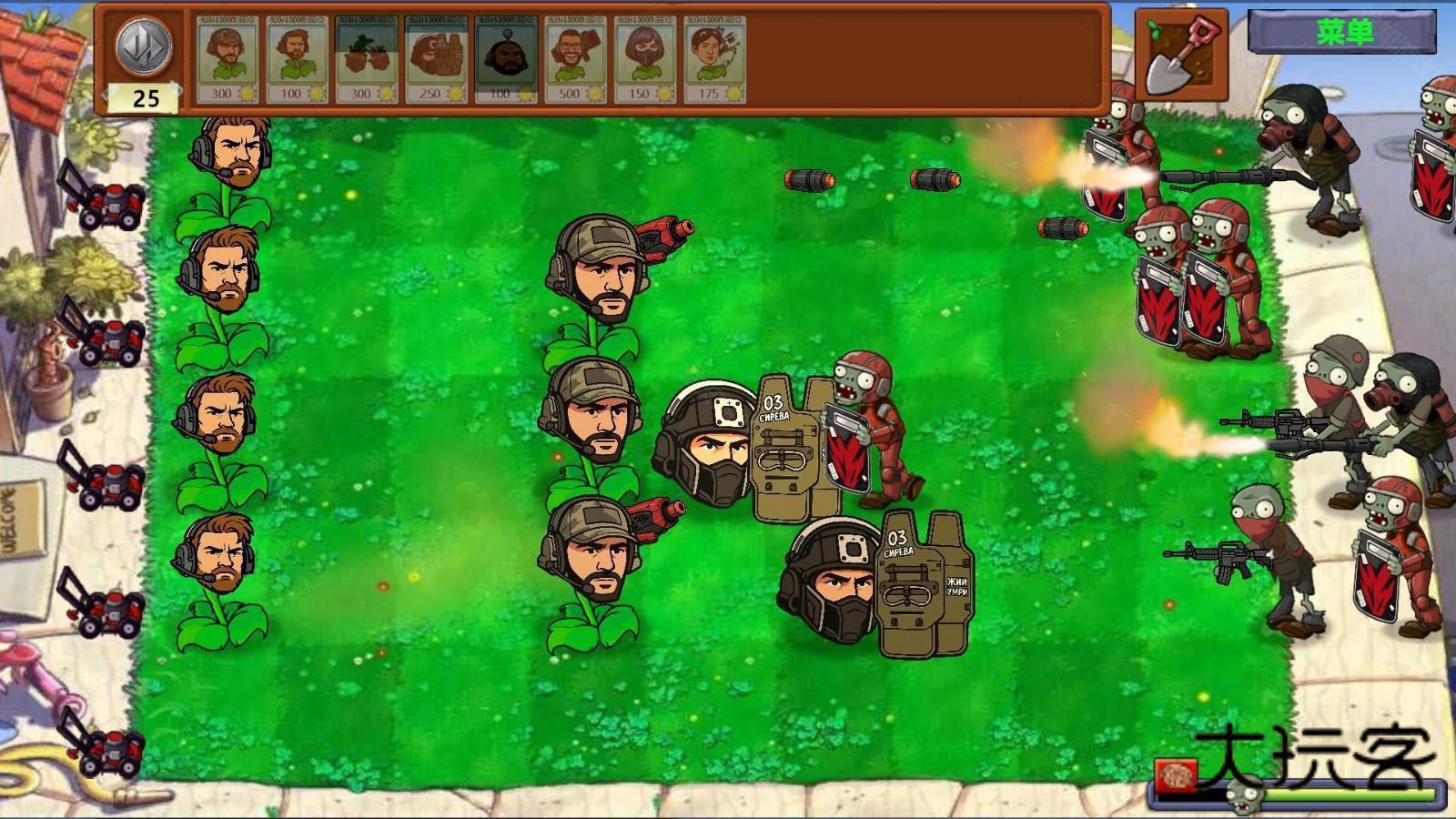The height and width of the screenshot is (819, 1456).
Task: Pick the masked purple-haired card costing 150
Action: point(645,59)
